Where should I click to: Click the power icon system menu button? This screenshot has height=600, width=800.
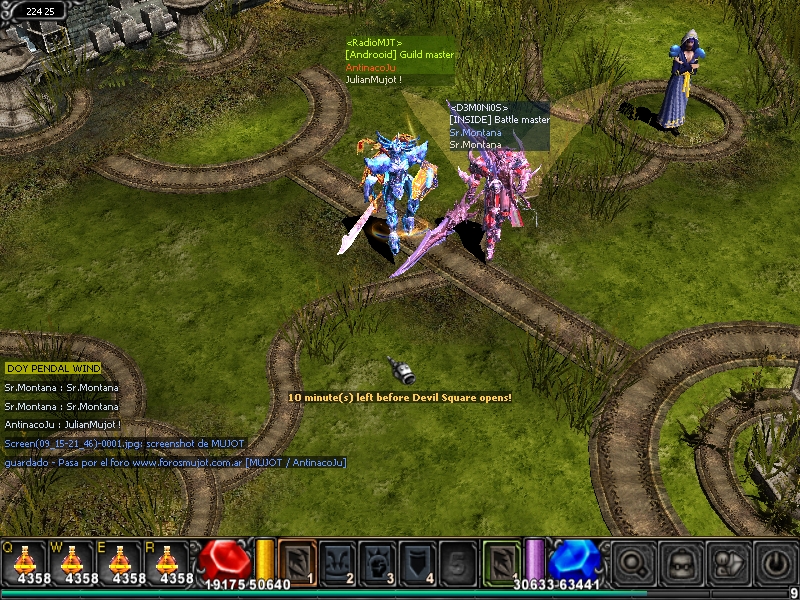(x=775, y=562)
